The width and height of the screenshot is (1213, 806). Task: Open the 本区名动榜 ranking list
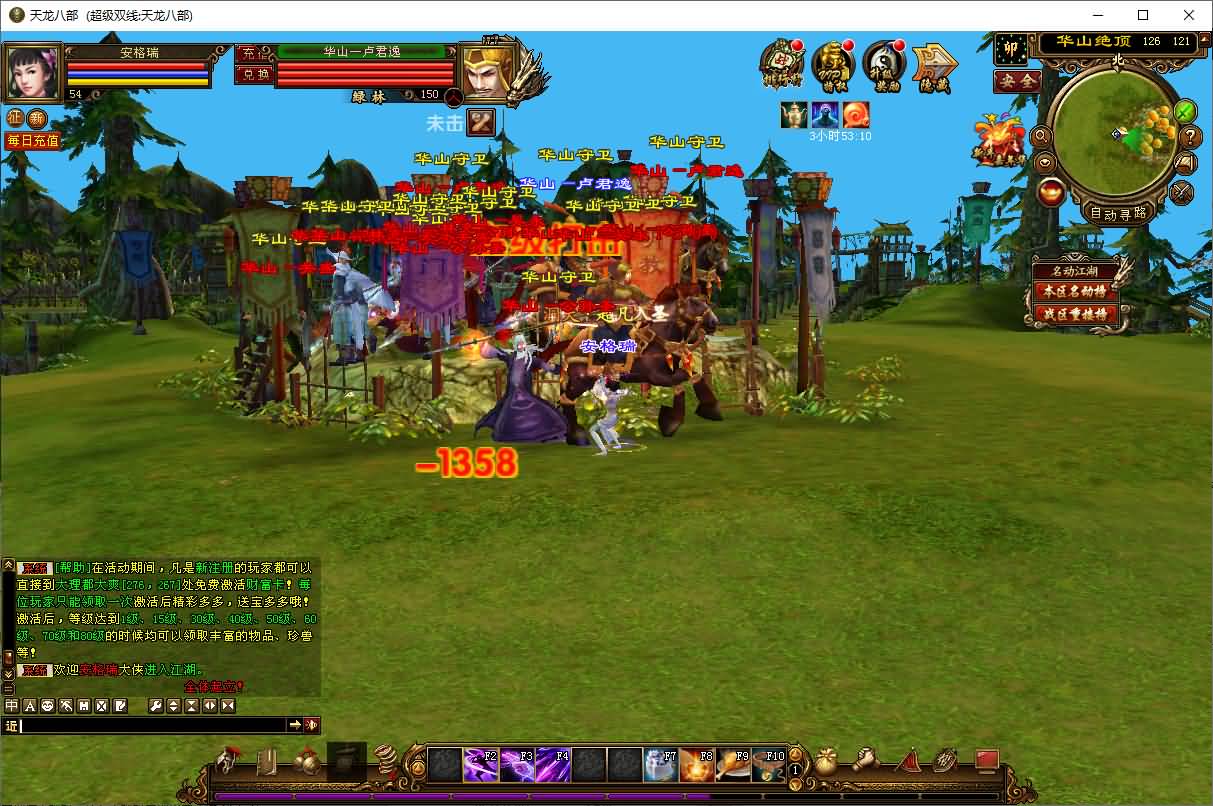1076,292
